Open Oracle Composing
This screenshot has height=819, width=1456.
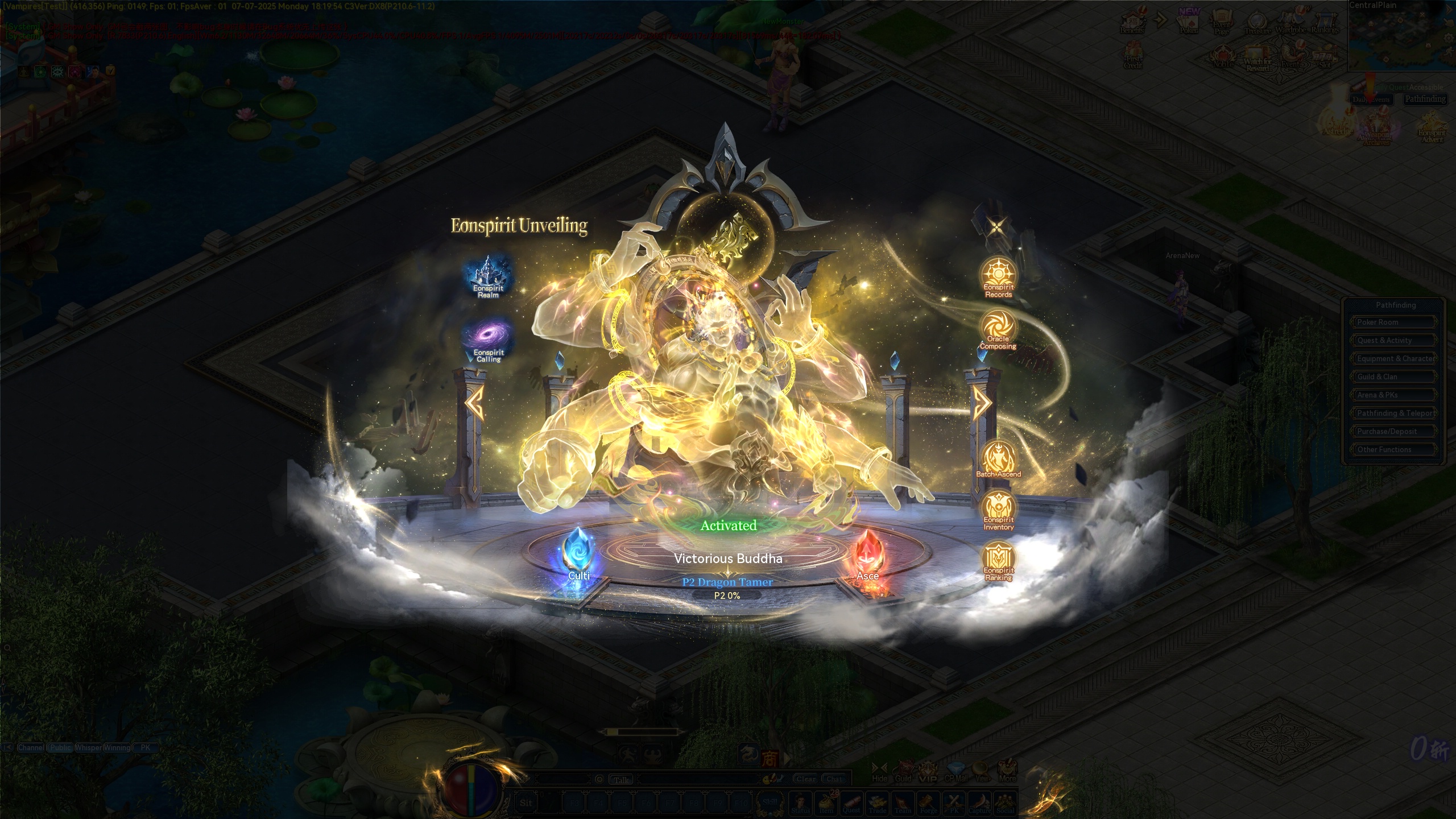[998, 329]
